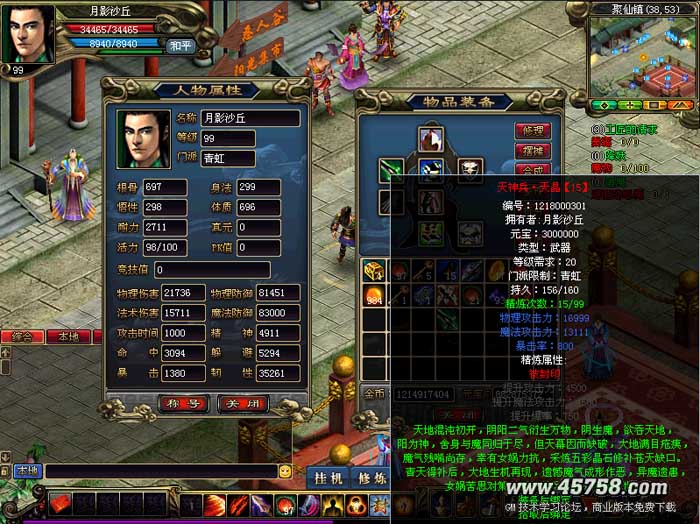Toggle the 和平 peace mode button
The height and width of the screenshot is (524, 700).
(180, 45)
